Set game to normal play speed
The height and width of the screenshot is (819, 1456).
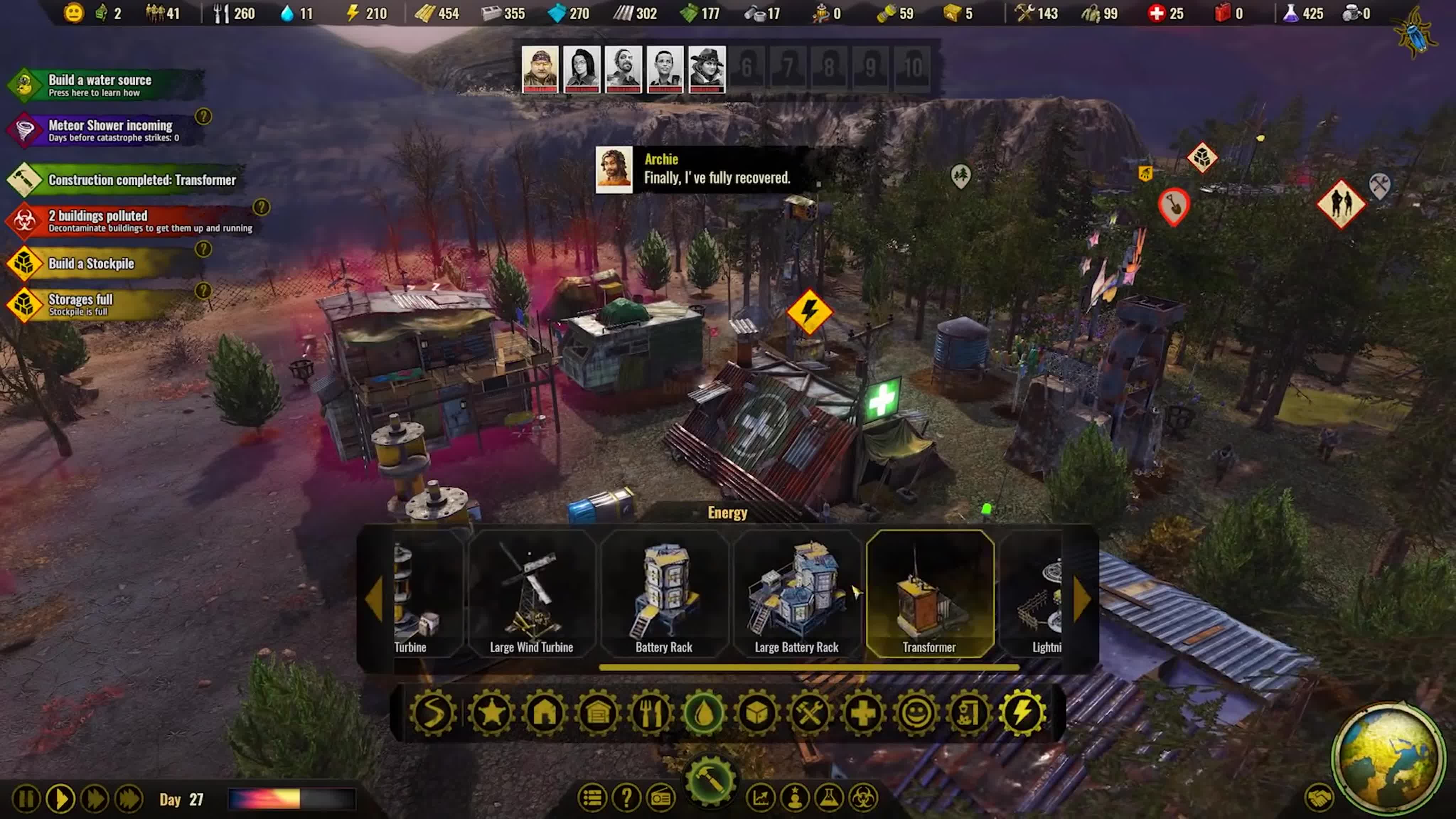(60, 799)
